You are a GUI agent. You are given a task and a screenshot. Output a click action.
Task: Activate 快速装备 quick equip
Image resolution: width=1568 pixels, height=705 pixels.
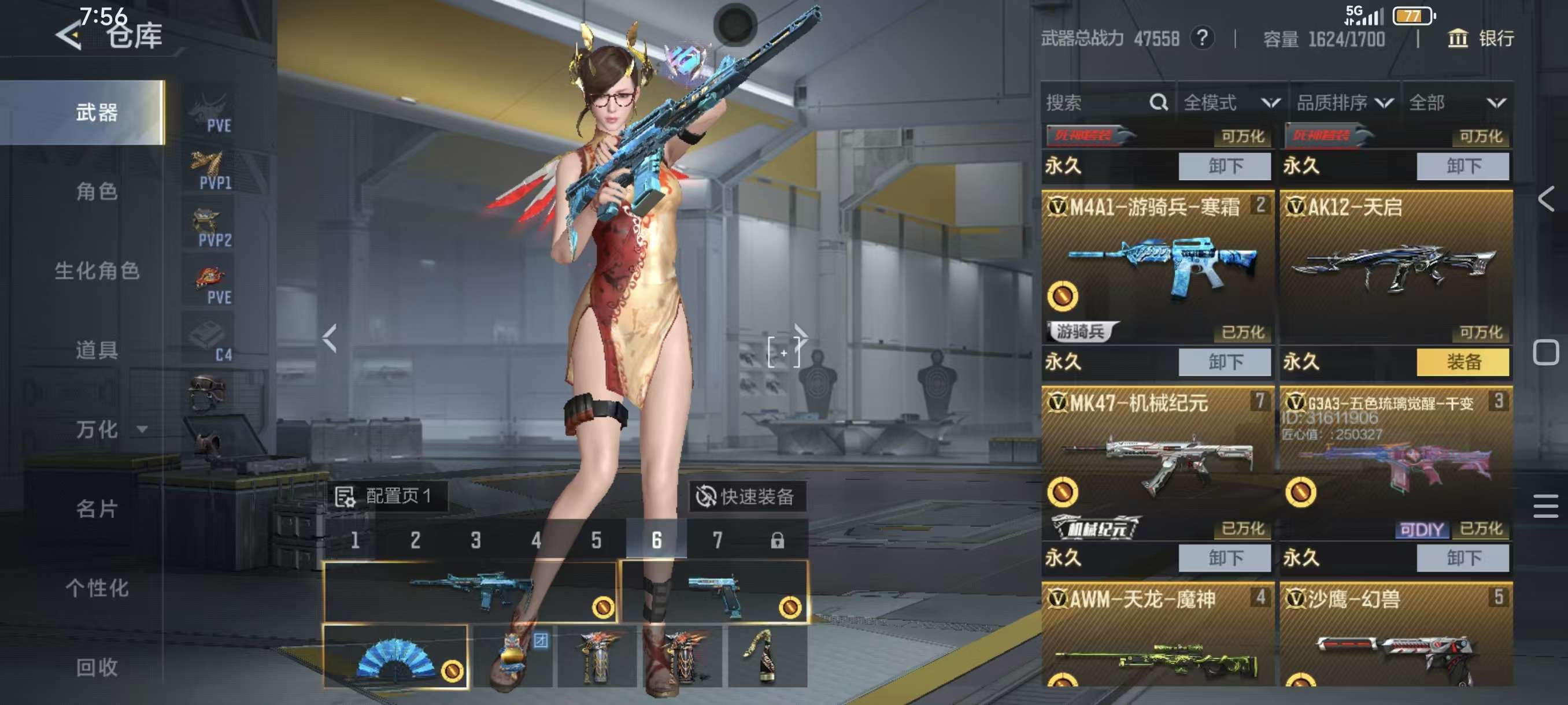pyautogui.click(x=746, y=496)
